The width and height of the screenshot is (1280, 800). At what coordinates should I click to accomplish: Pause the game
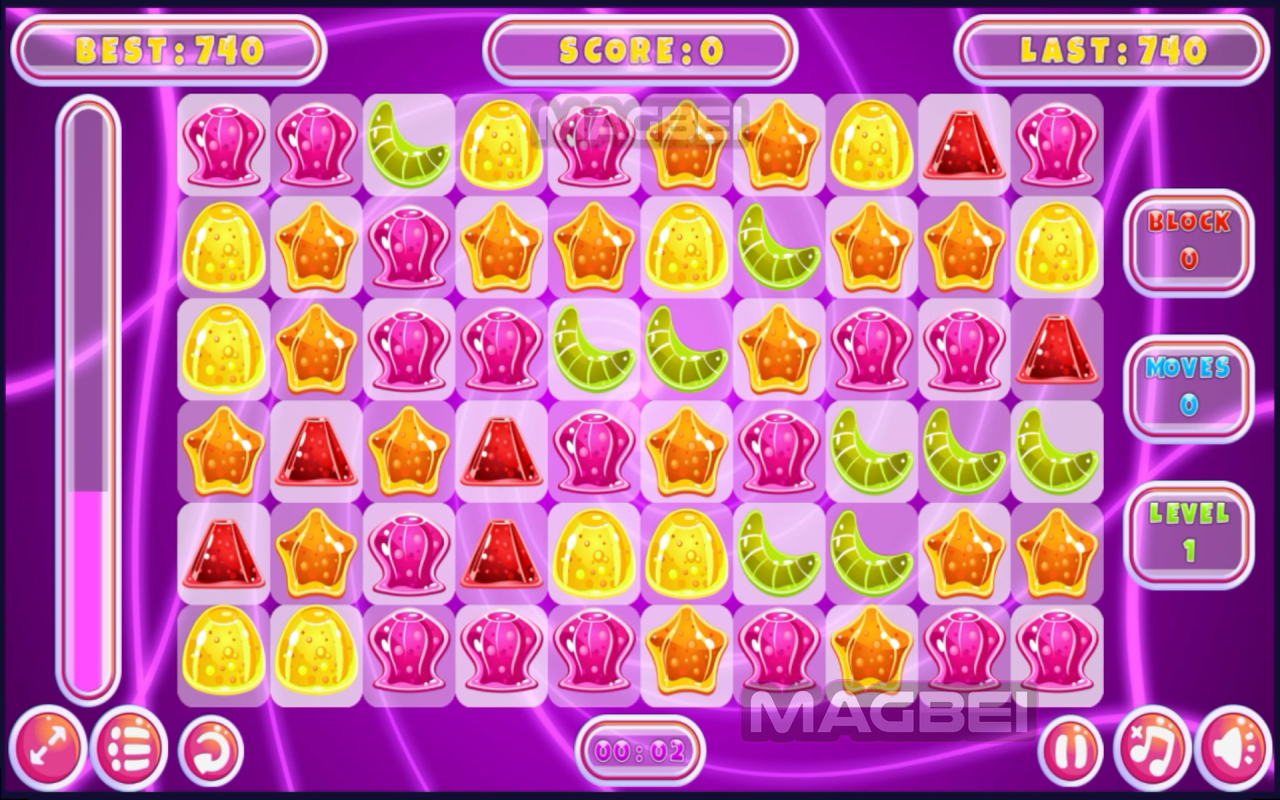1070,750
